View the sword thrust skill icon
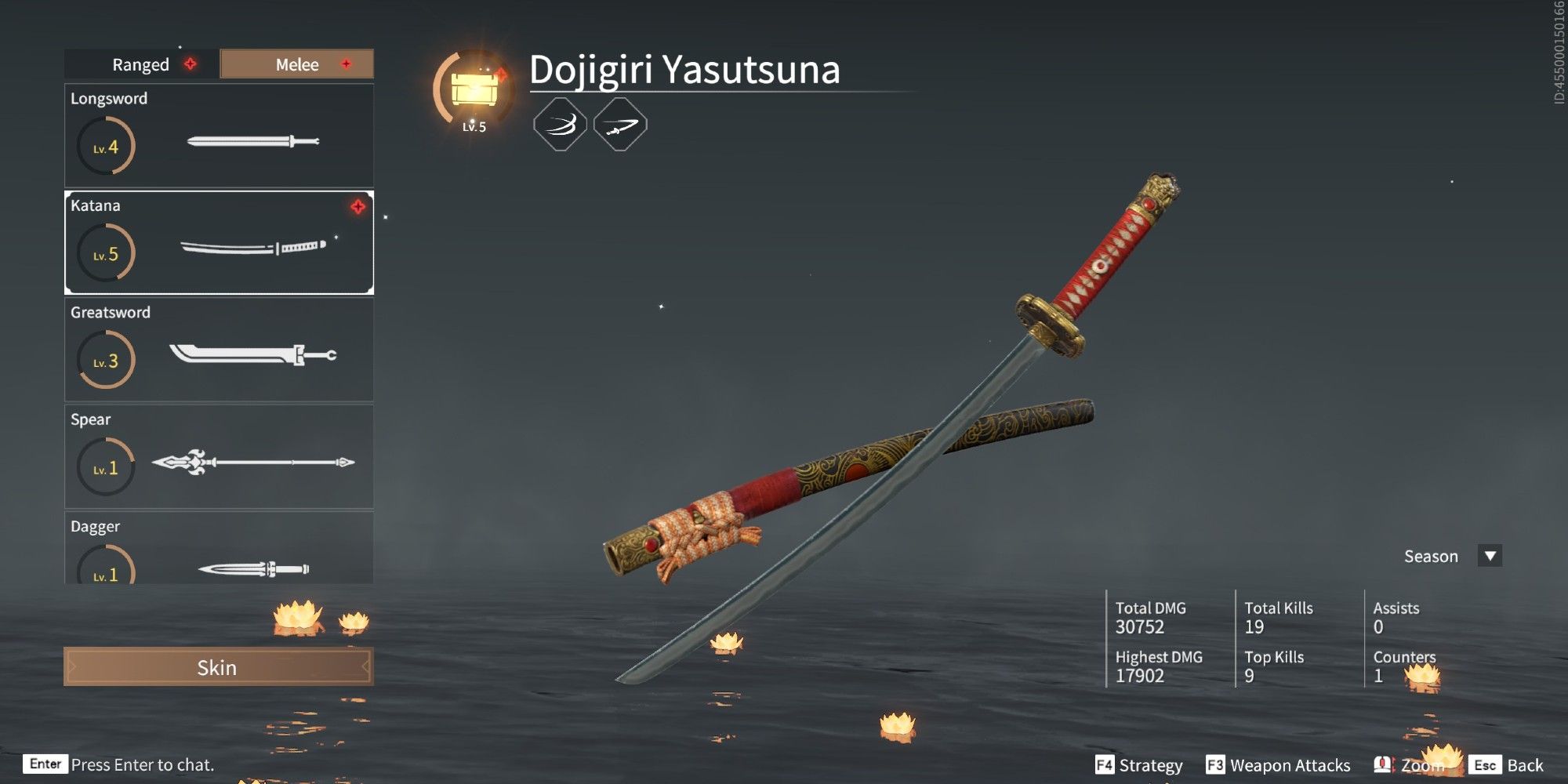Viewport: 1568px width, 784px height. point(620,125)
